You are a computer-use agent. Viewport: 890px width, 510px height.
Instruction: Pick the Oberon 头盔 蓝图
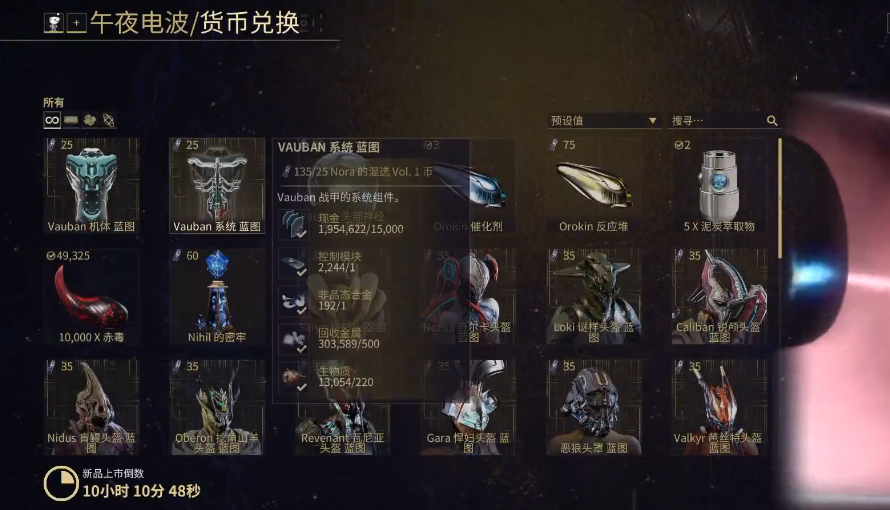click(217, 406)
